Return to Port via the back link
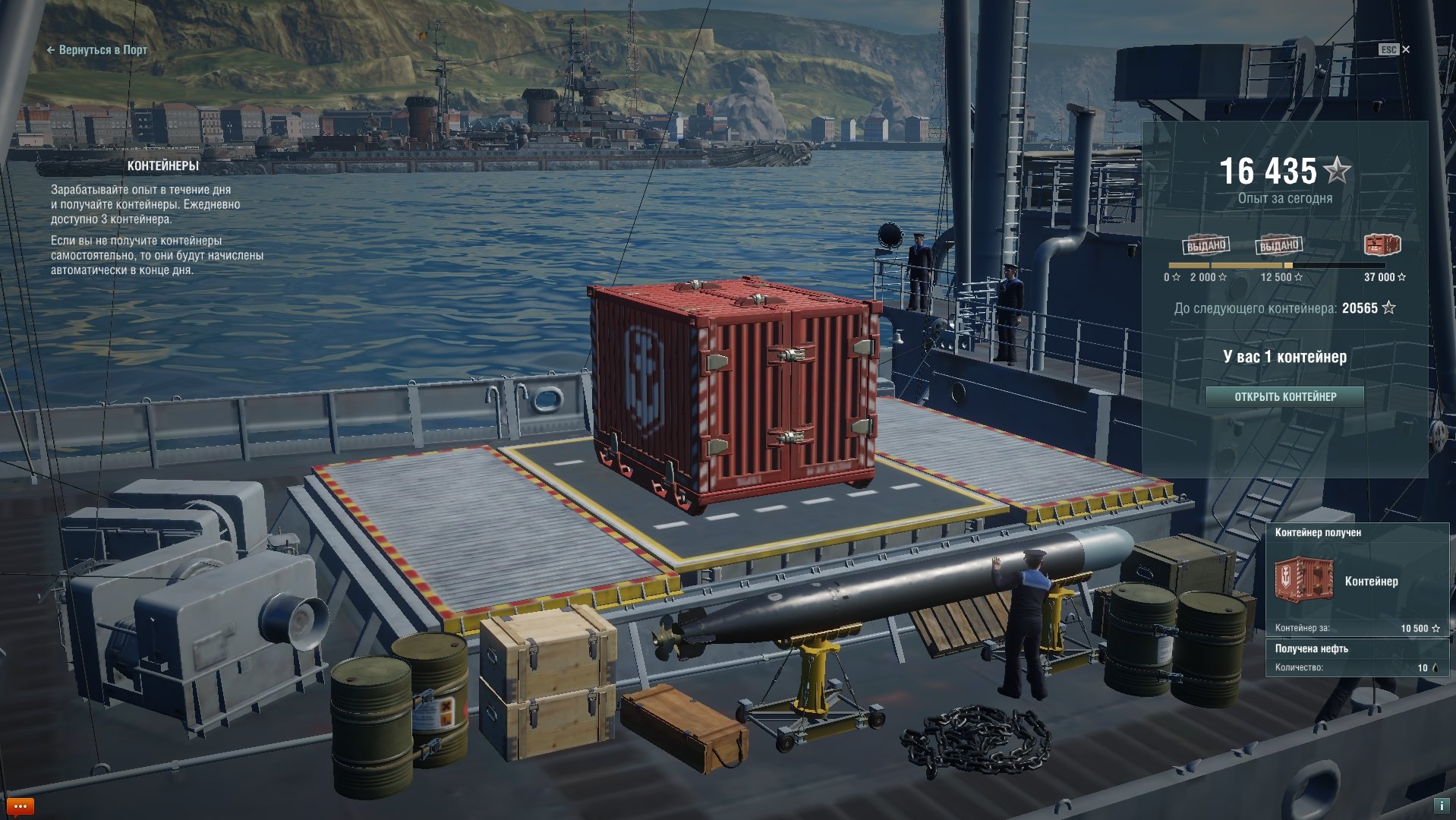This screenshot has height=820, width=1456. click(97, 50)
